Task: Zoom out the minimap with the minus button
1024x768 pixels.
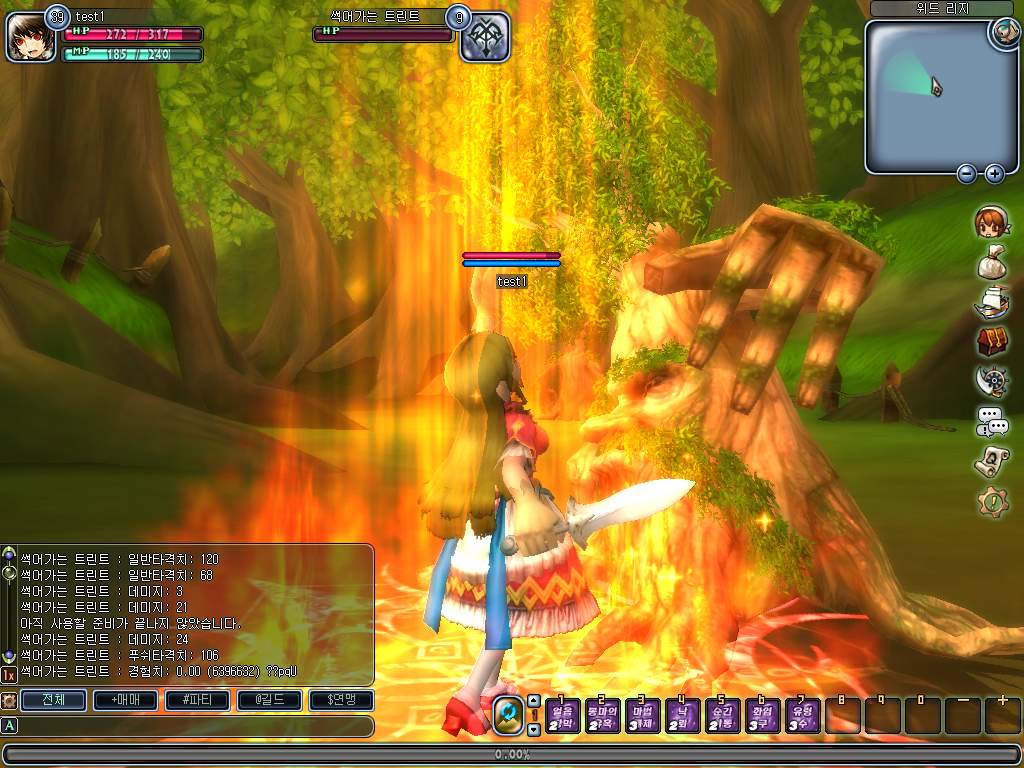Action: click(967, 174)
